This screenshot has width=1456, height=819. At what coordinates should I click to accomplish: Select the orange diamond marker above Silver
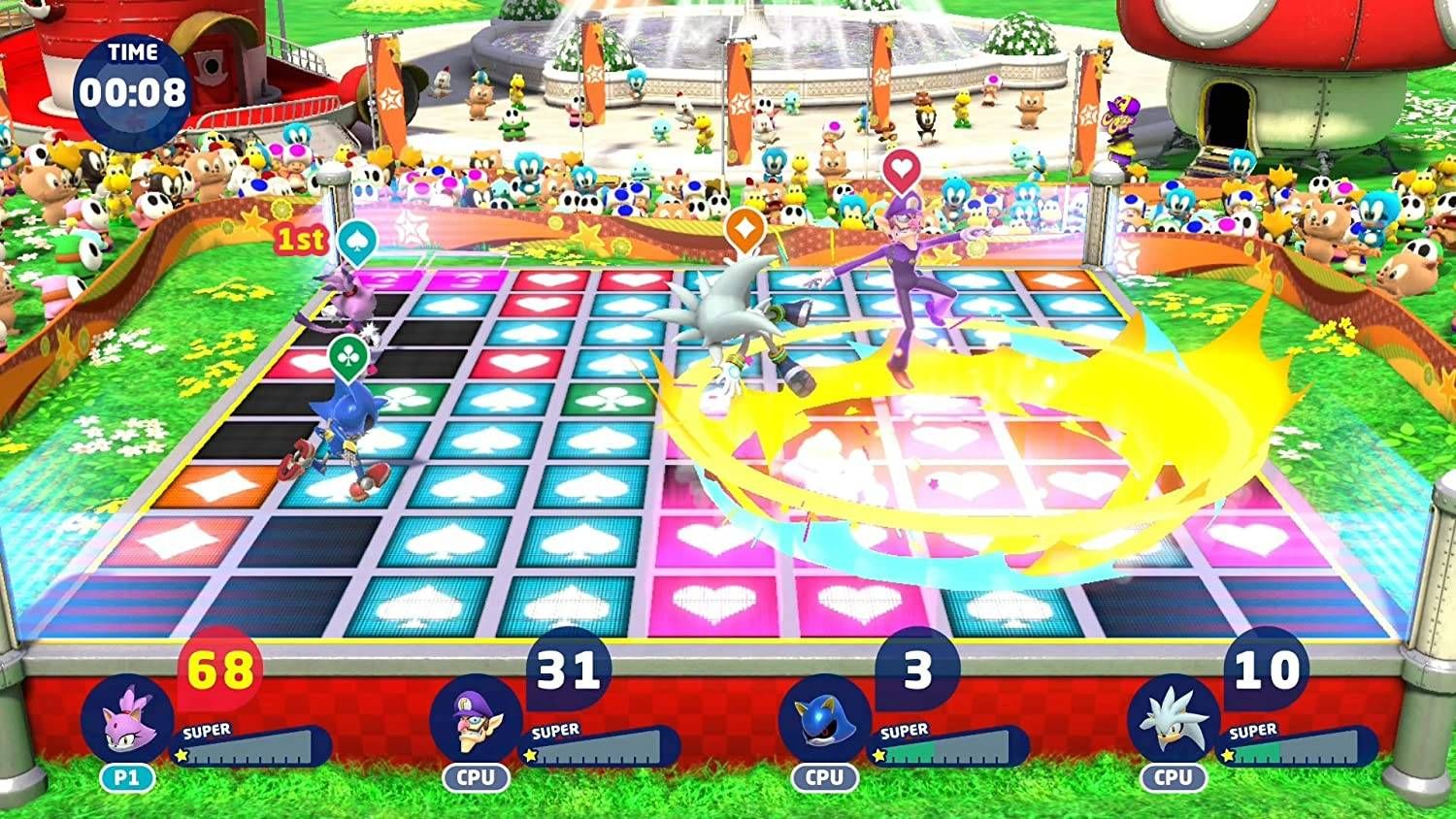(x=745, y=226)
